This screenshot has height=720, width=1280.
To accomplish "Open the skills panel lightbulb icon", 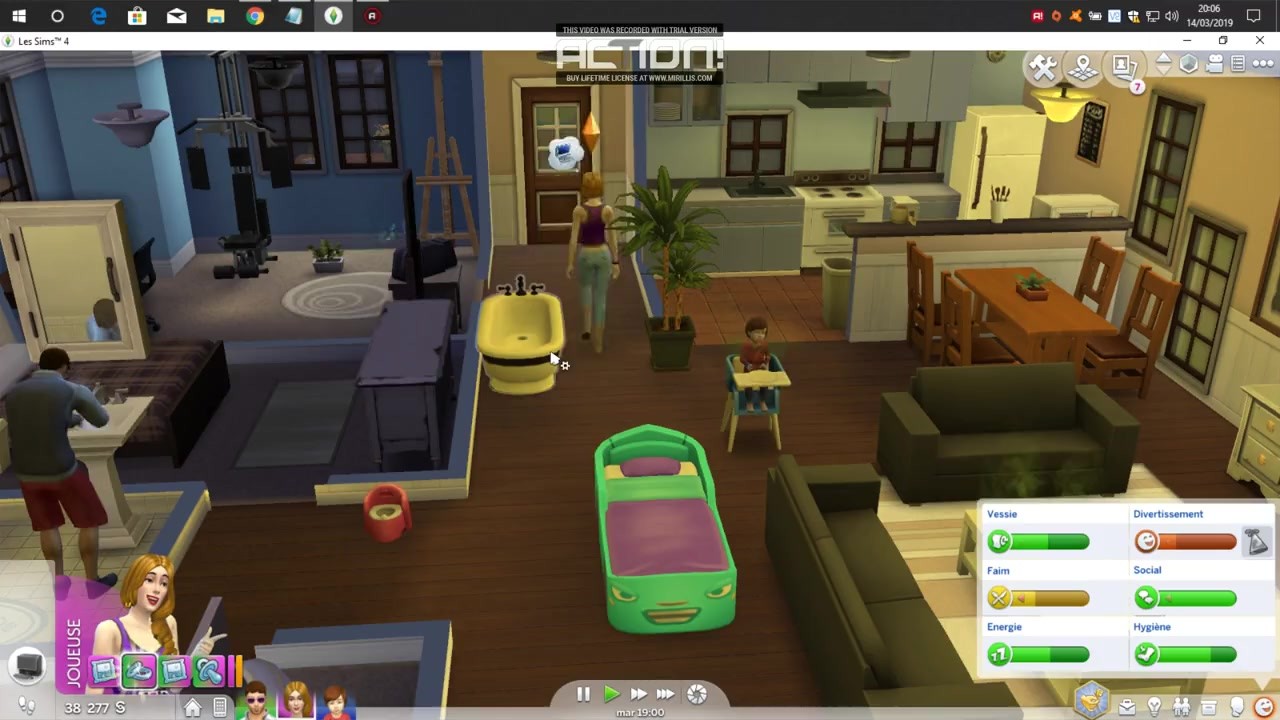I will click(1154, 707).
